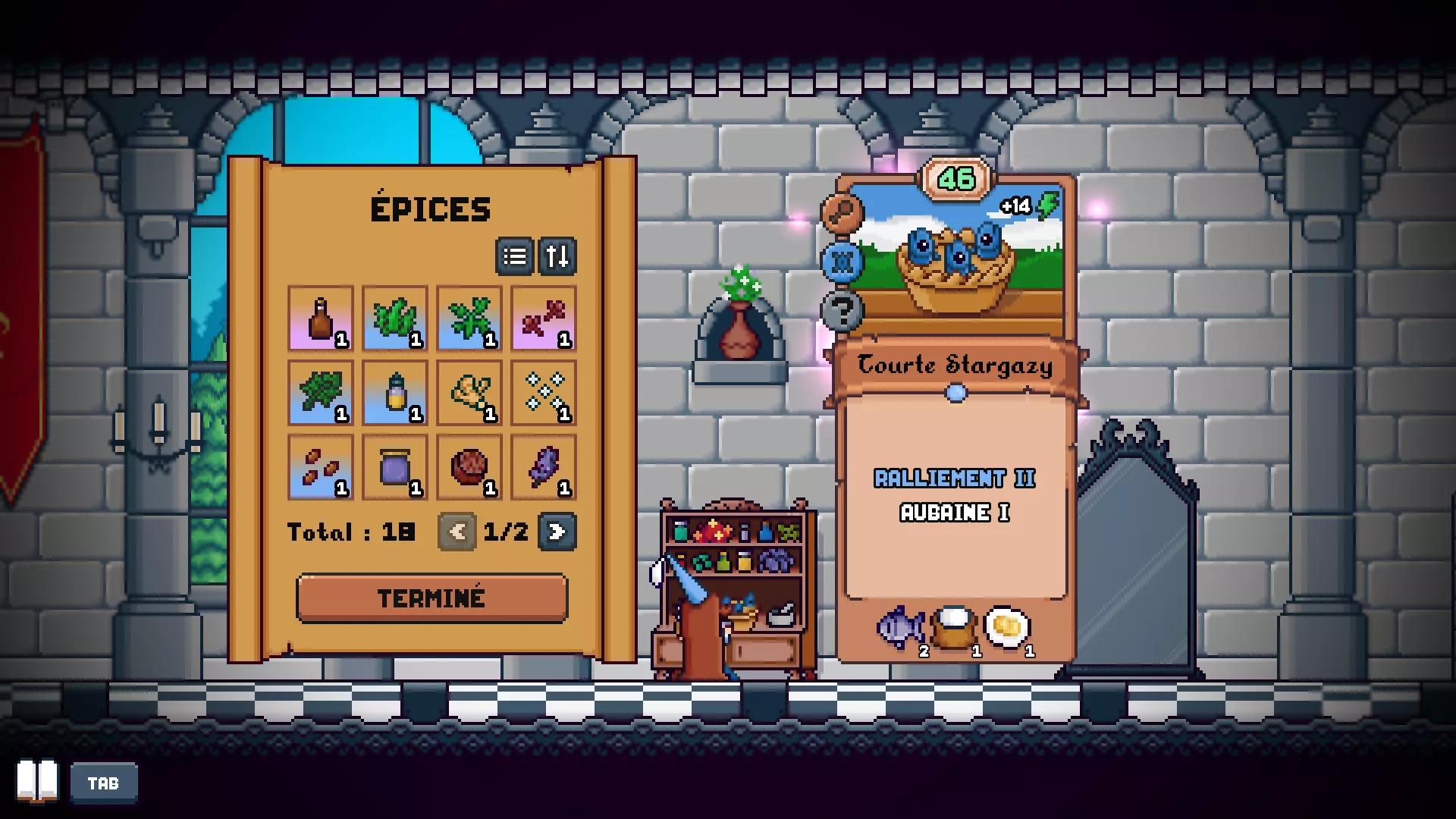
Task: Choose the yellow liquid jar spice
Action: click(395, 393)
